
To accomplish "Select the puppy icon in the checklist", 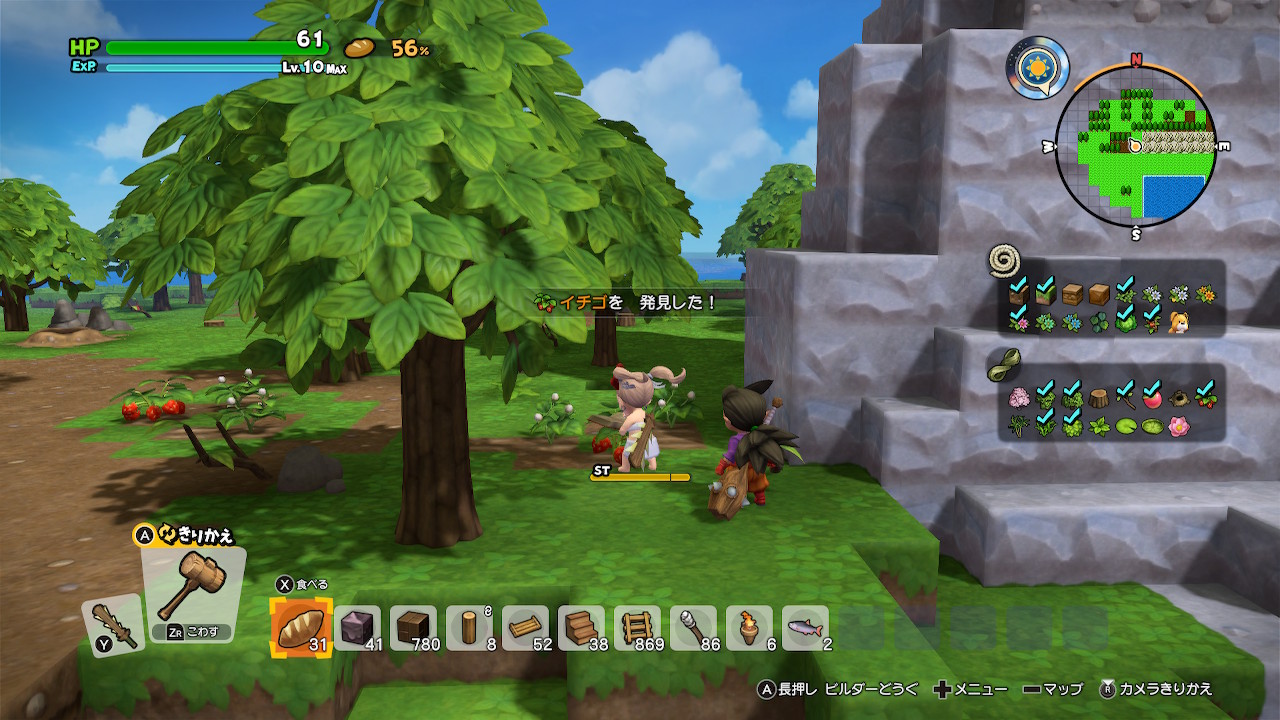I will tap(1179, 322).
